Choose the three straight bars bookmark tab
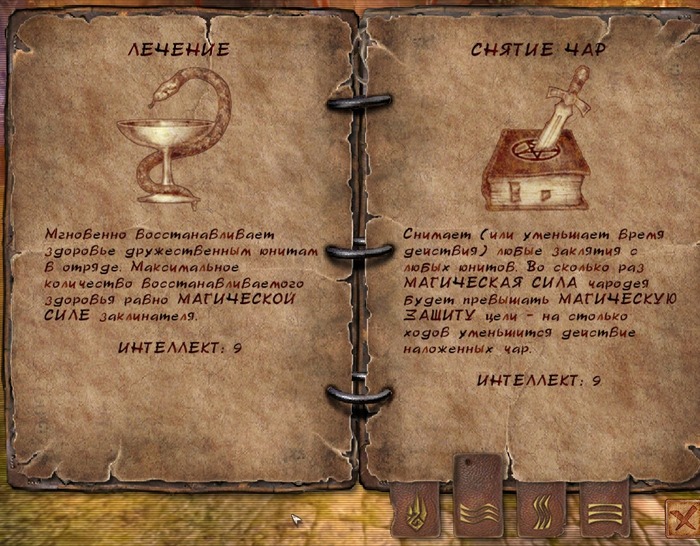 click(603, 512)
